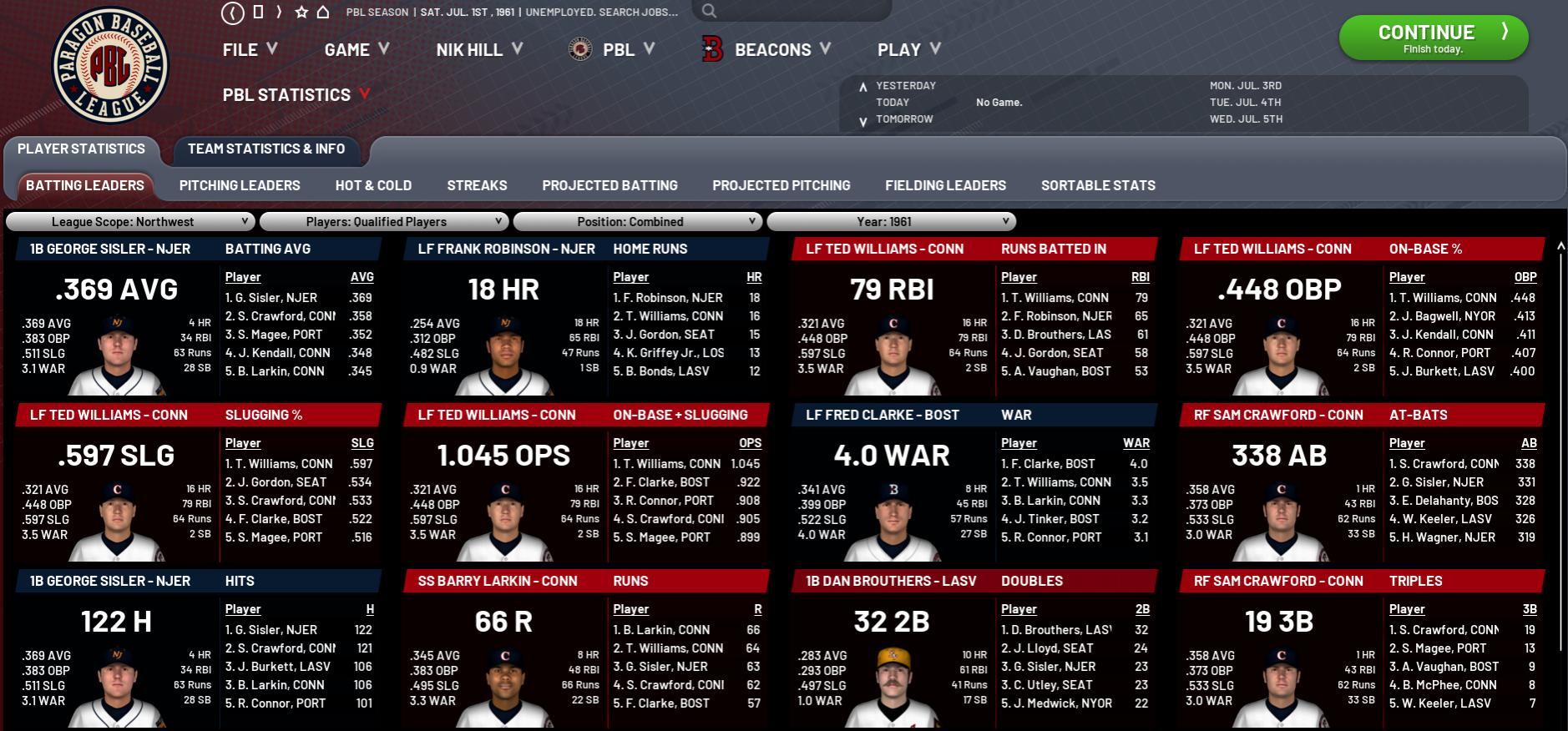Go to Sortable Stats tab
The image size is (1568, 731).
[x=1098, y=185]
